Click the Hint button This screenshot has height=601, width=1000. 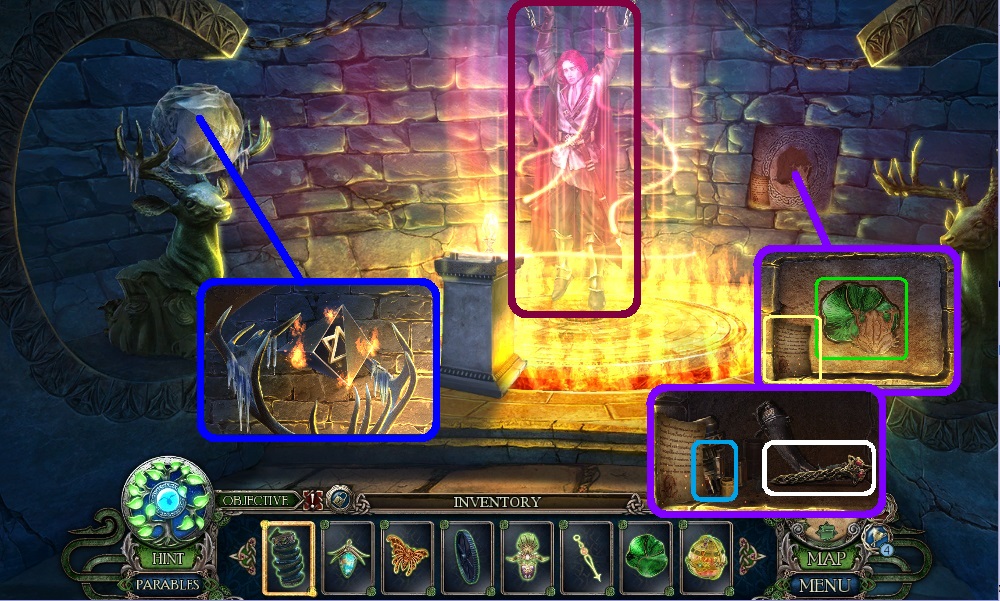162,559
